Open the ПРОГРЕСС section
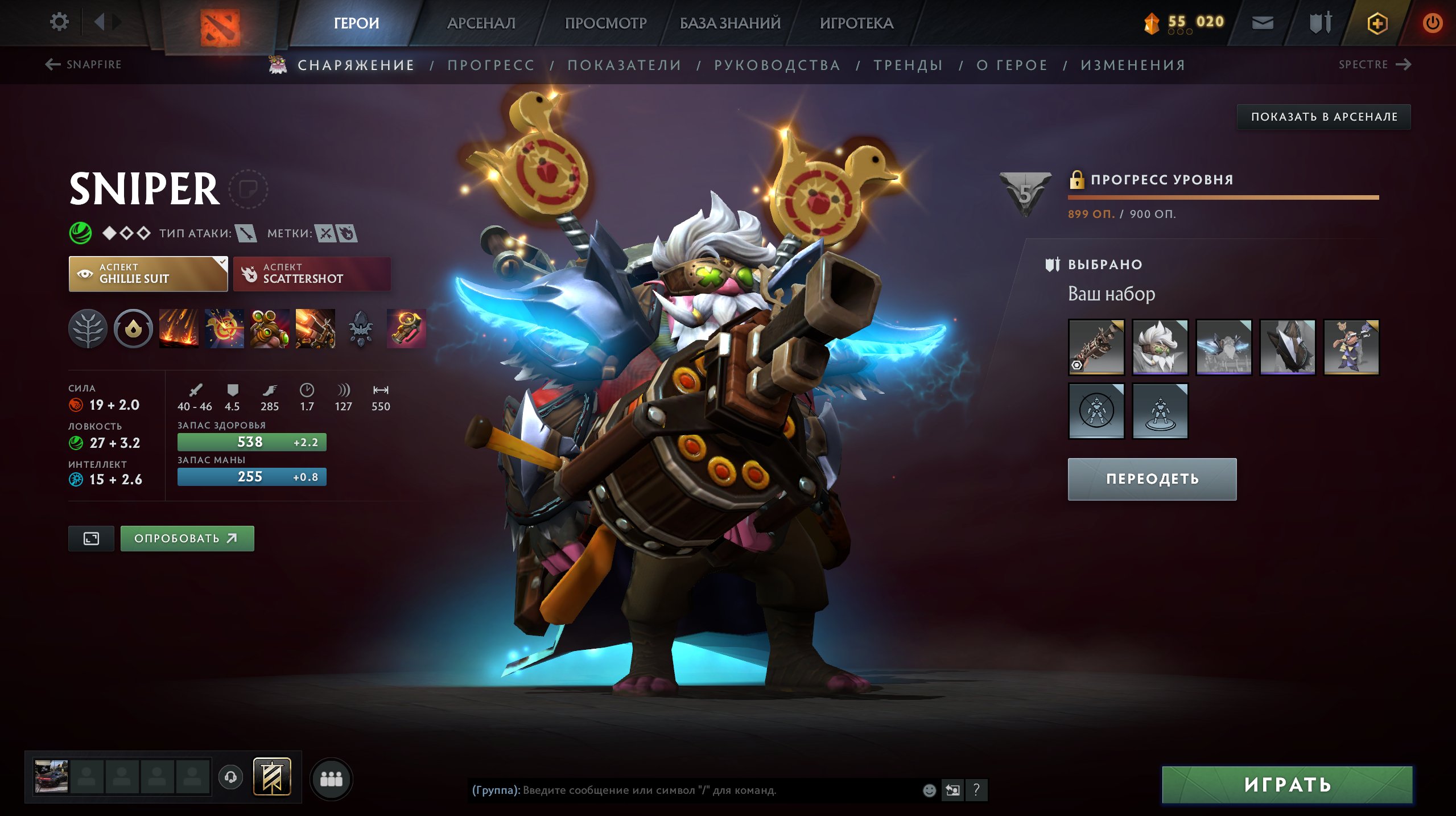The image size is (1456, 816). point(491,65)
